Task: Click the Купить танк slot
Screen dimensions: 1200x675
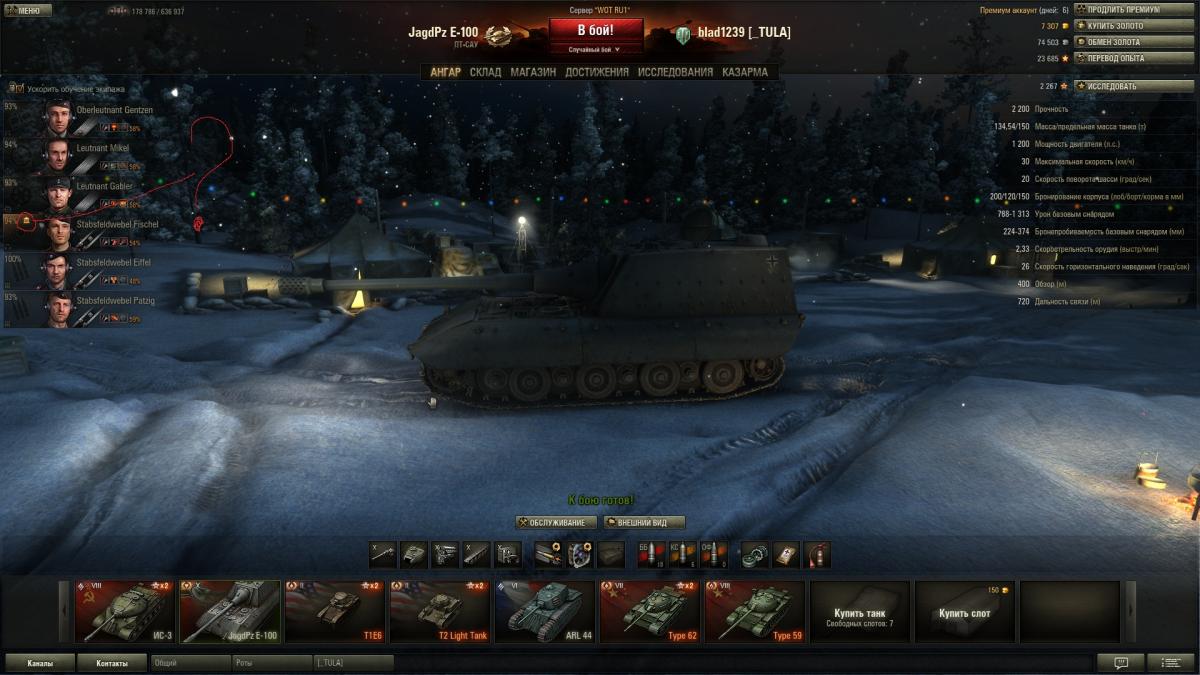Action: point(860,611)
